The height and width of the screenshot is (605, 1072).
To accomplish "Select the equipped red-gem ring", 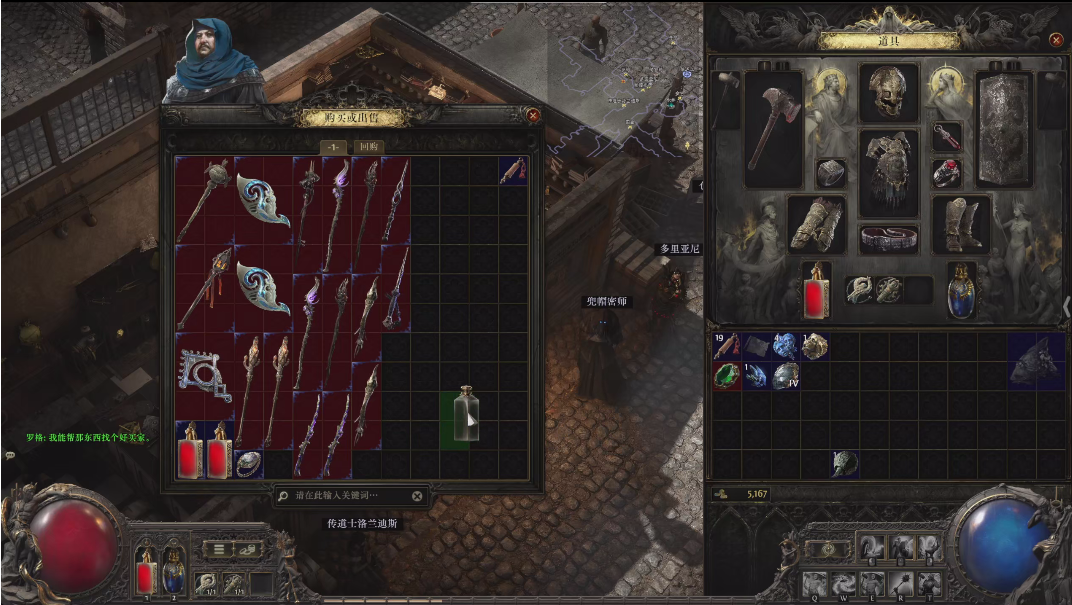I will pyautogui.click(x=946, y=174).
